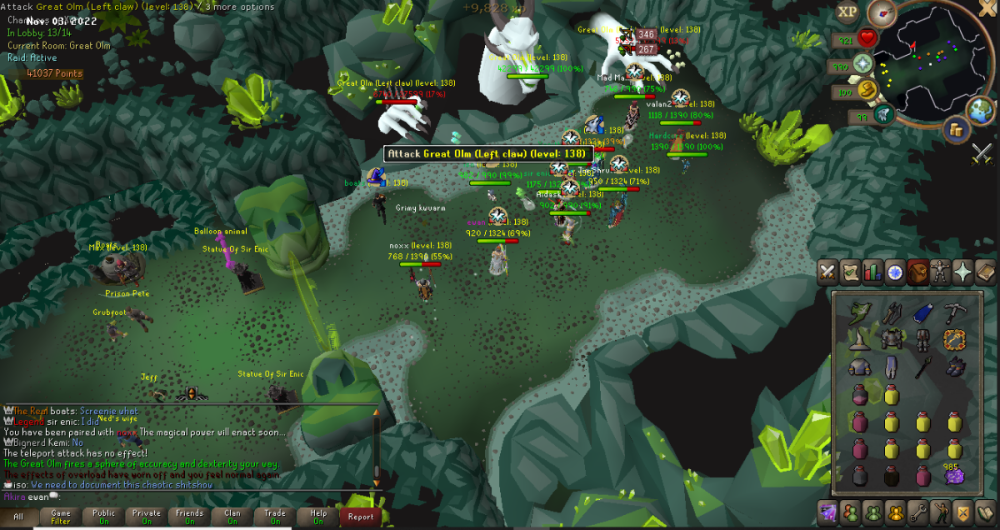1000x530 pixels.
Task: Click the red Report button
Action: pyautogui.click(x=360, y=516)
